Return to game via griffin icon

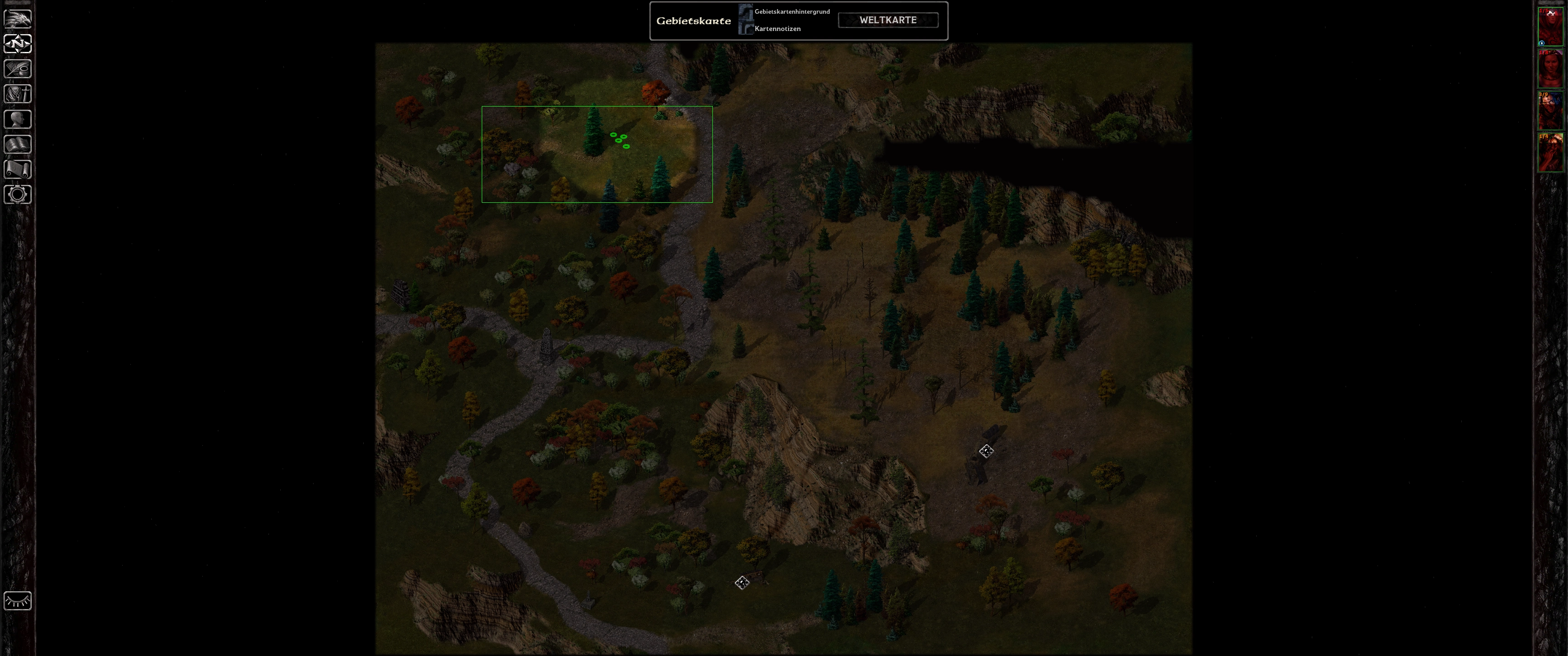18,18
